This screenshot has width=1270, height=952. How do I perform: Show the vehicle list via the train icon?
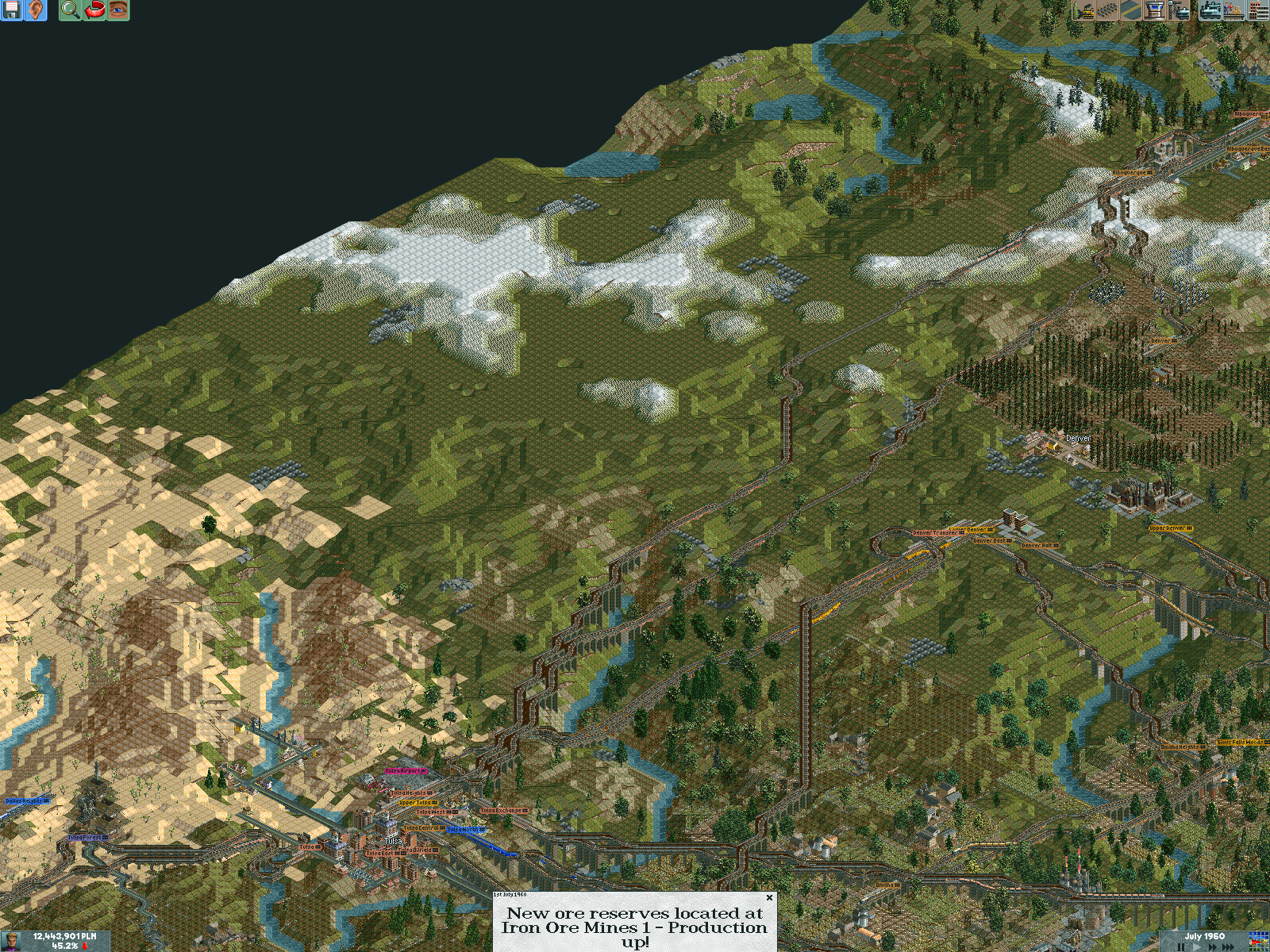point(1209,10)
